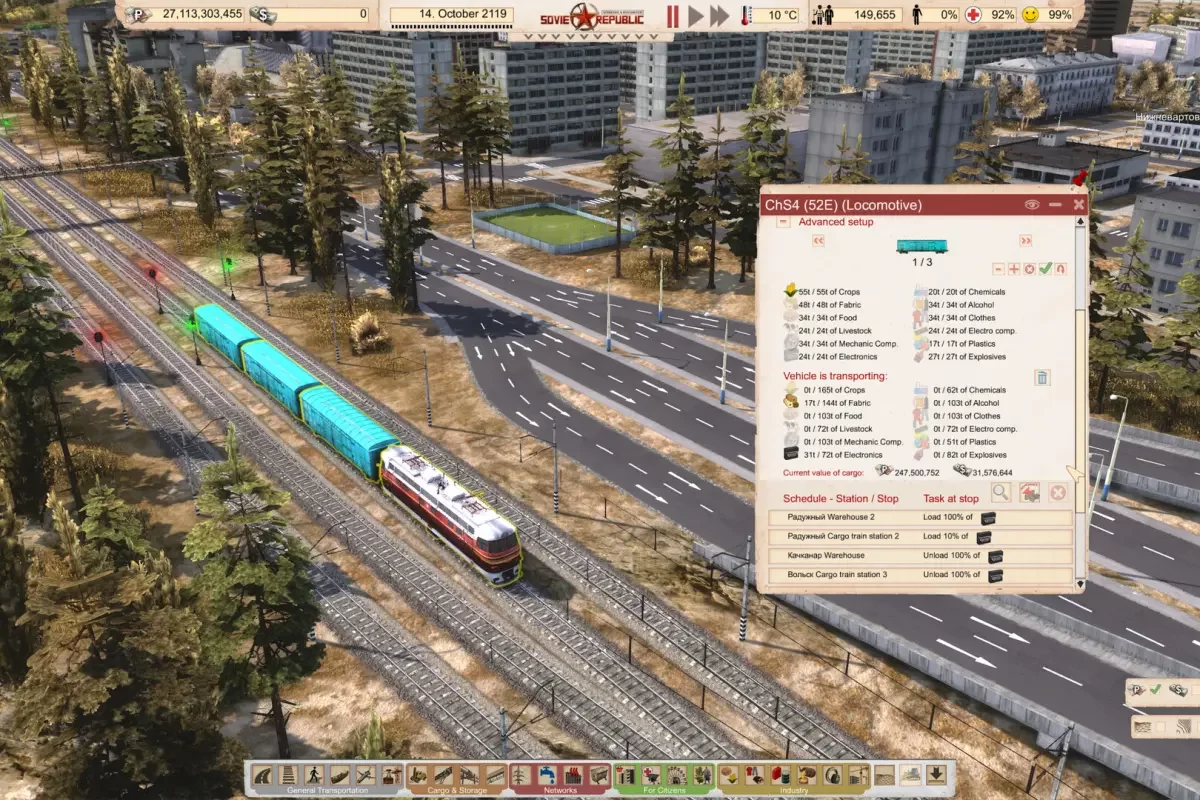Open the railway track building tool
The image size is (1200, 800).
288,775
